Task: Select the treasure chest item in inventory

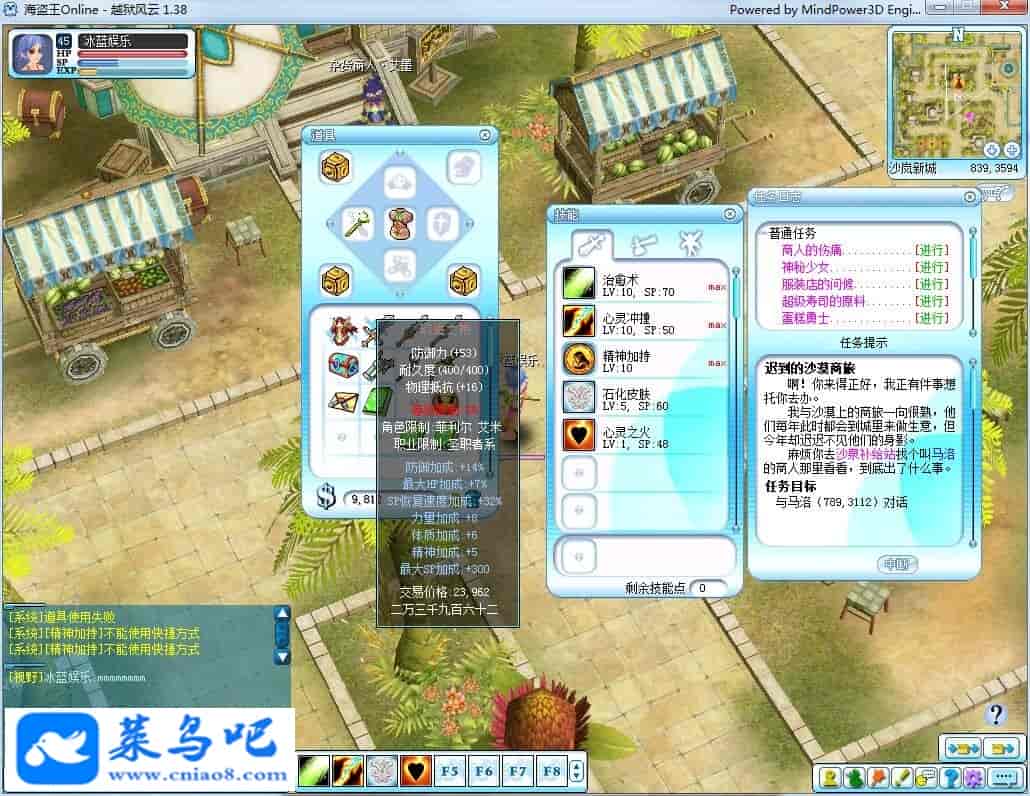Action: (x=343, y=366)
